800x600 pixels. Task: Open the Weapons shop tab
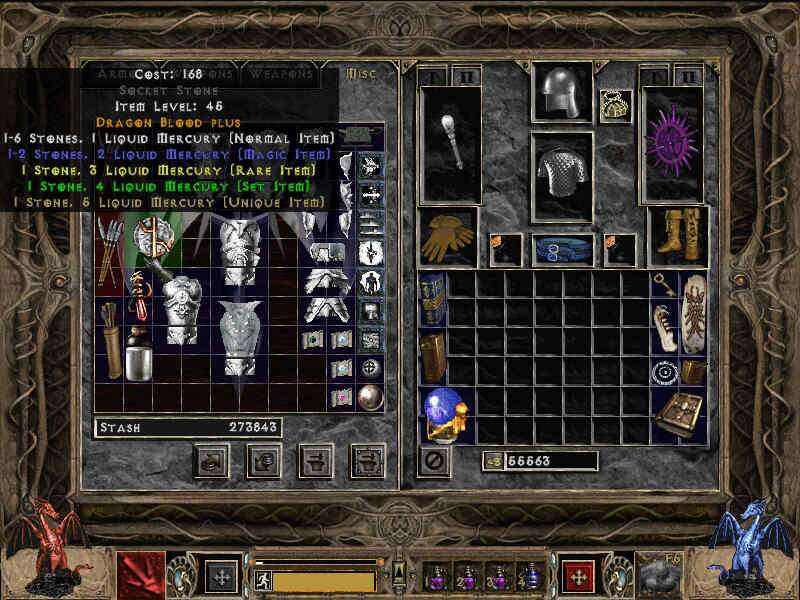point(281,74)
